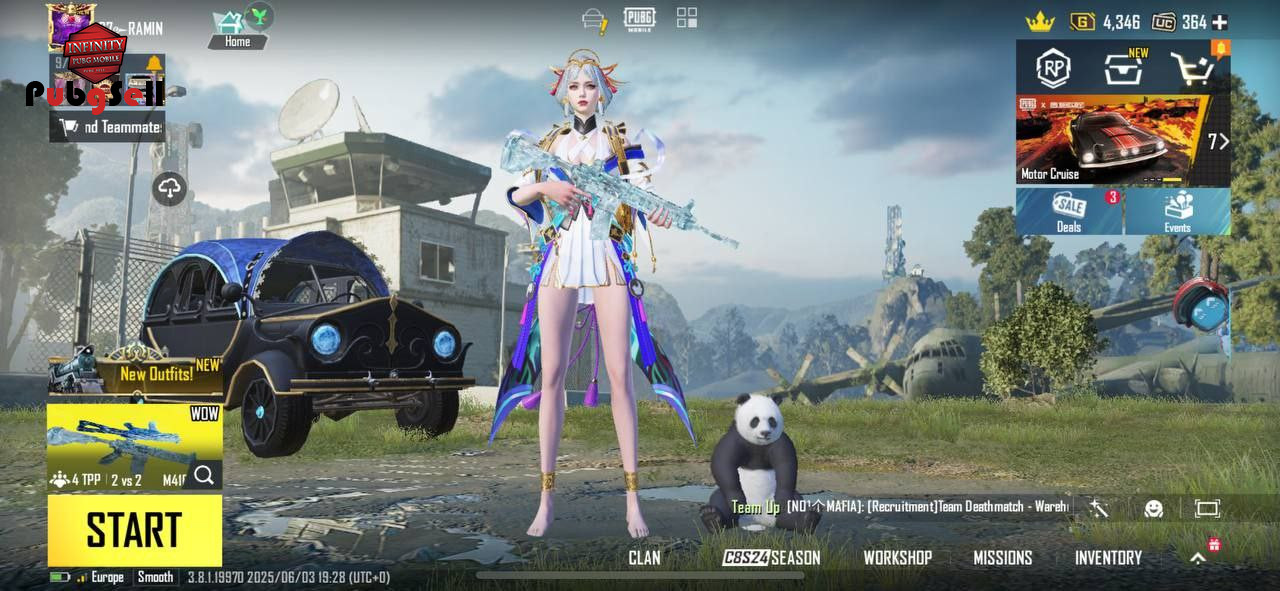1280x591 pixels.
Task: Open the CLAN menu
Action: pos(644,558)
